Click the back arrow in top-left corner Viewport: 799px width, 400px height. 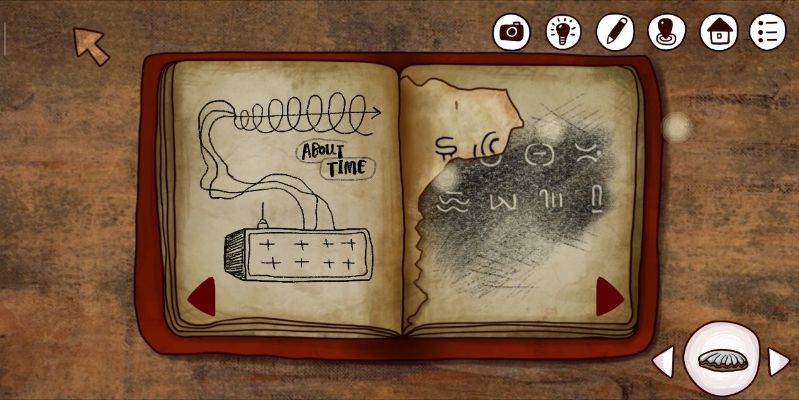[x=92, y=45]
